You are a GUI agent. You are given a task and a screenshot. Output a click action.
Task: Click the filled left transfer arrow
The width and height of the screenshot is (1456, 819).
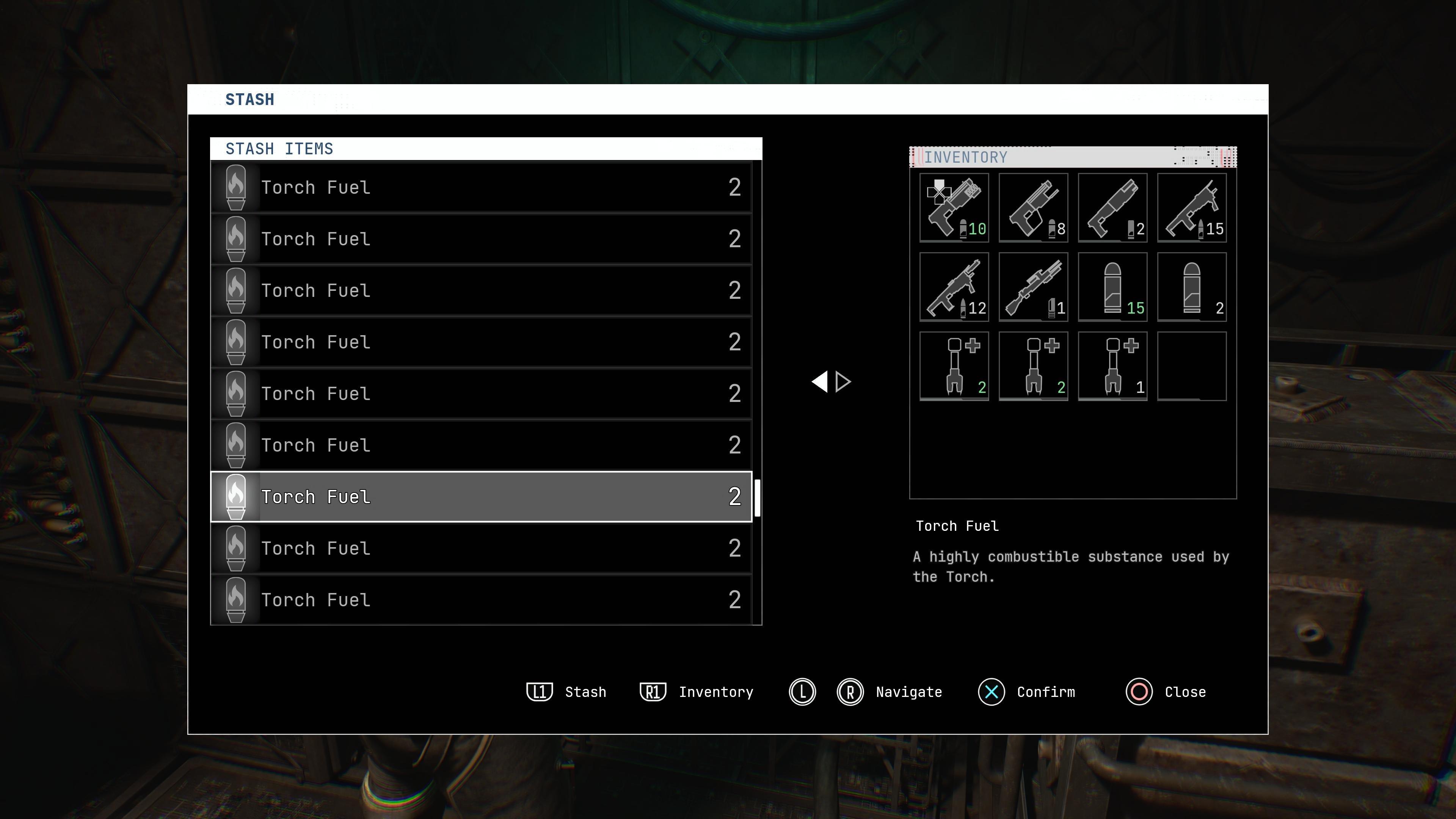(x=819, y=382)
